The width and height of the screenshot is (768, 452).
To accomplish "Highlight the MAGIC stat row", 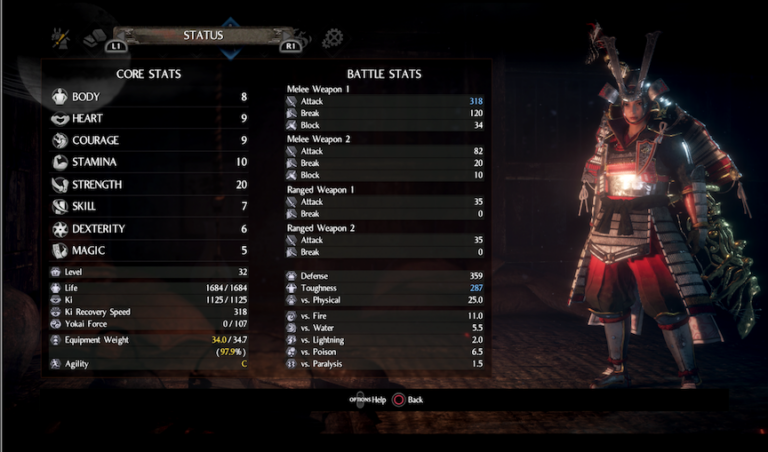I will click(150, 251).
